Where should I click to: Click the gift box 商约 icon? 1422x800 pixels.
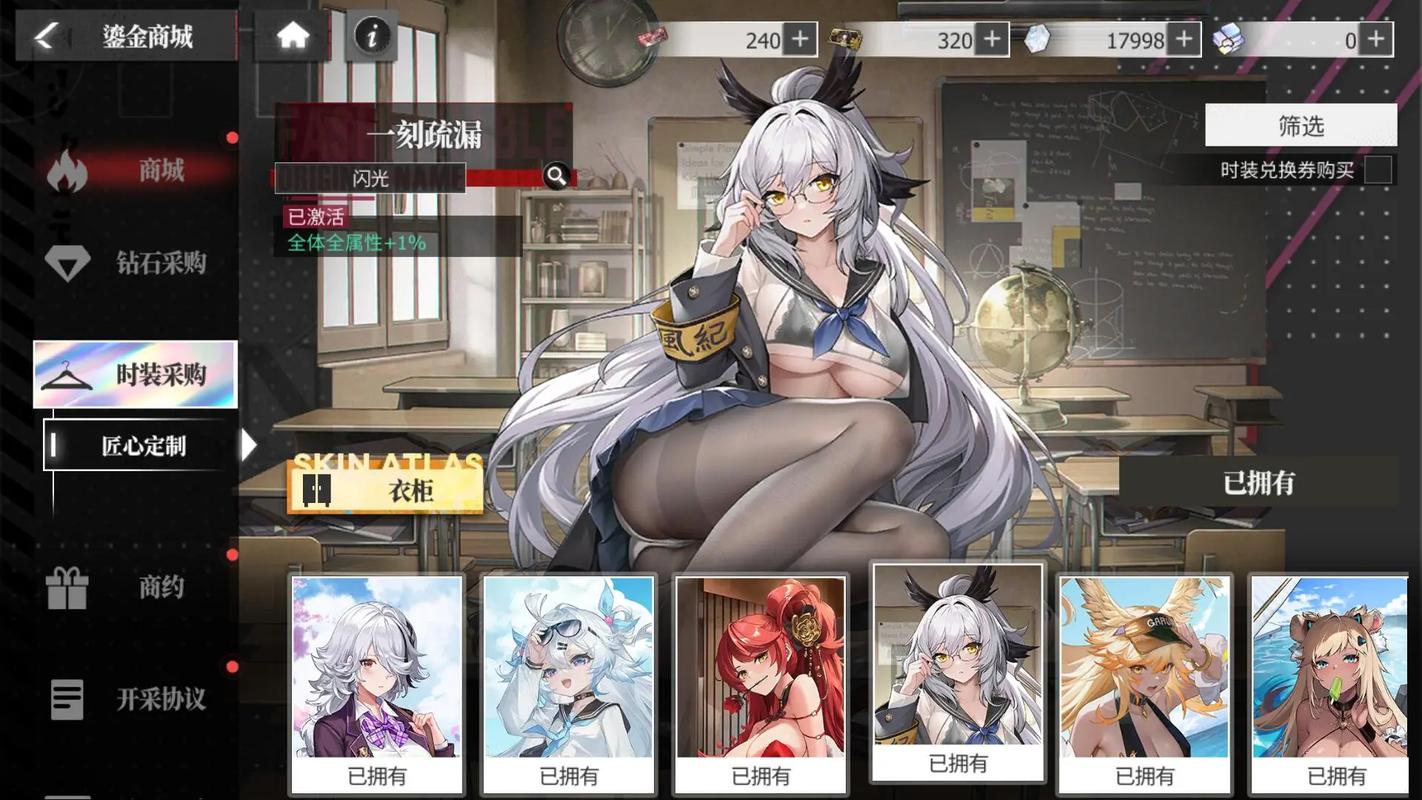tap(68, 588)
